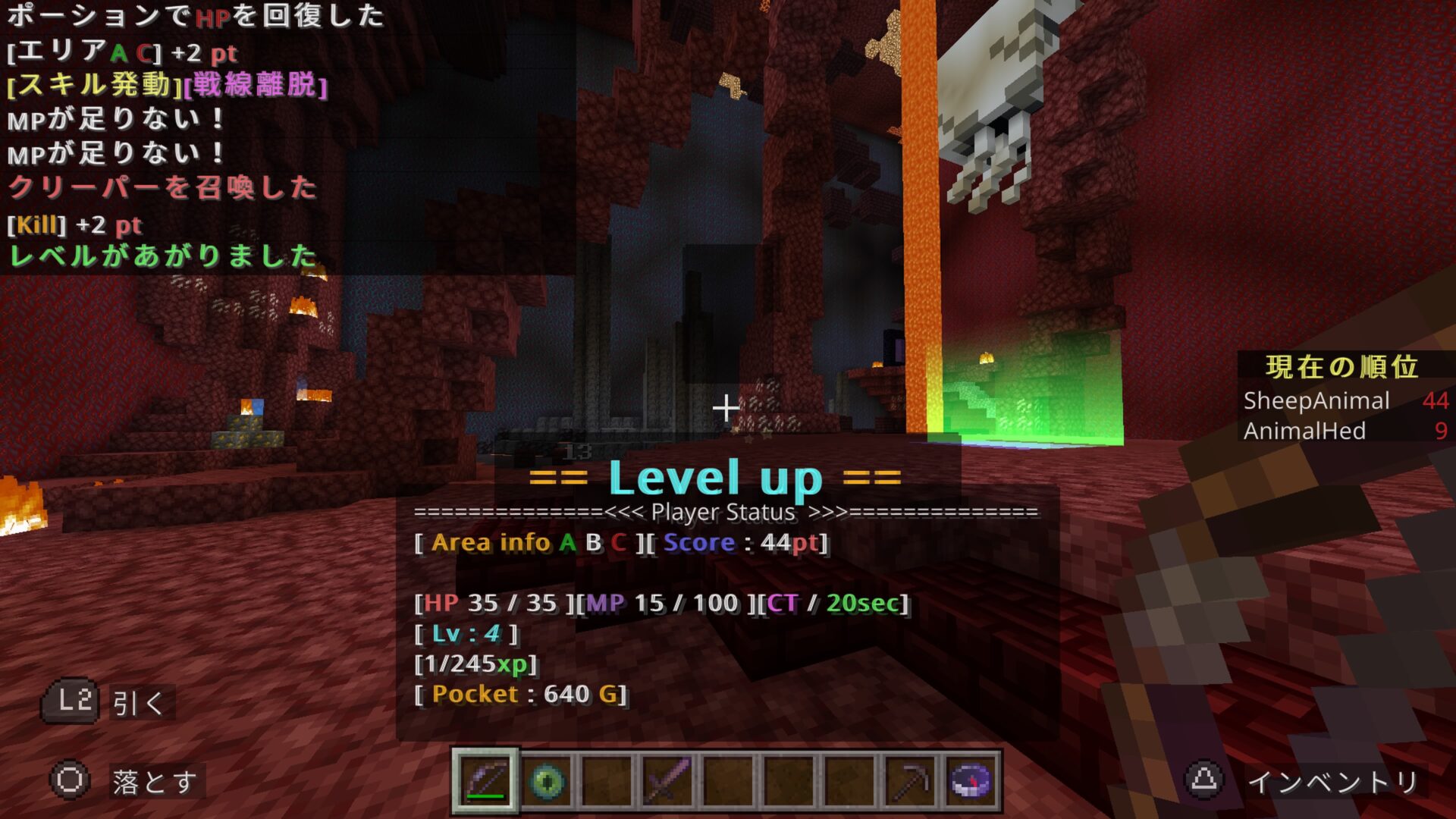This screenshot has width=1456, height=819.
Task: Select the eye of ender slot
Action: point(546,780)
